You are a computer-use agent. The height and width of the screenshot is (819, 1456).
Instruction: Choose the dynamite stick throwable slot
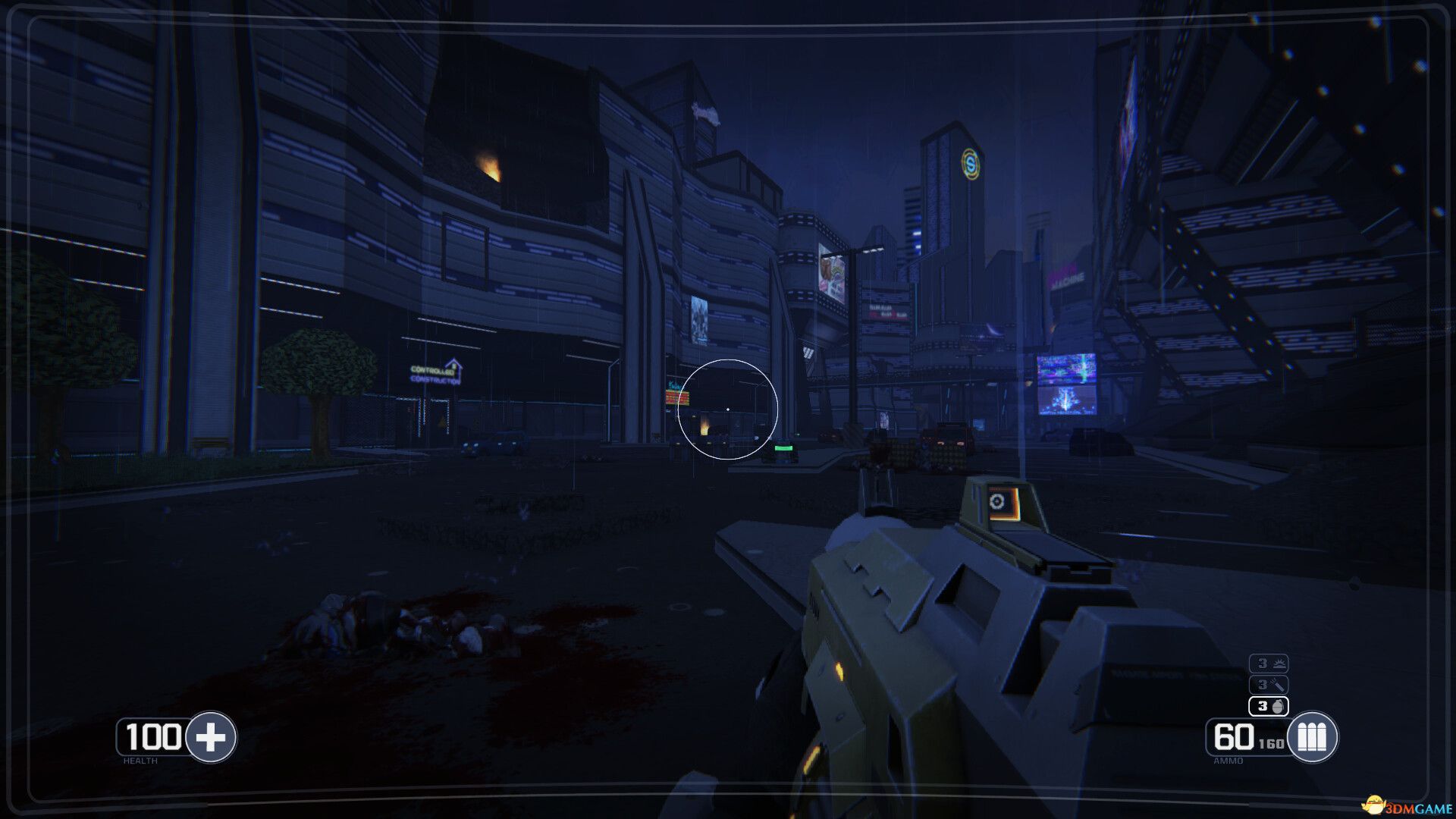point(1269,685)
